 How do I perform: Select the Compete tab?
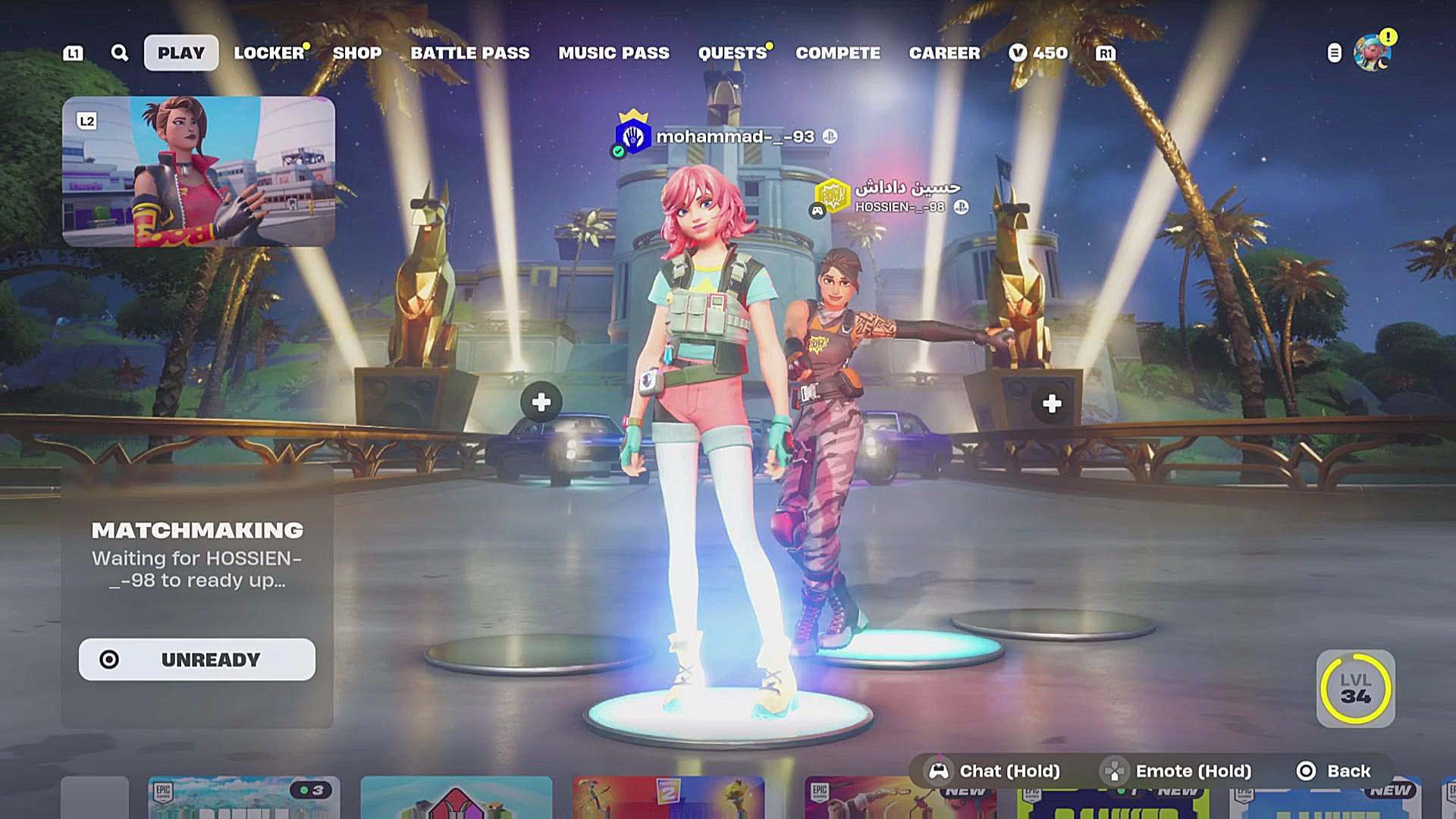coord(838,53)
